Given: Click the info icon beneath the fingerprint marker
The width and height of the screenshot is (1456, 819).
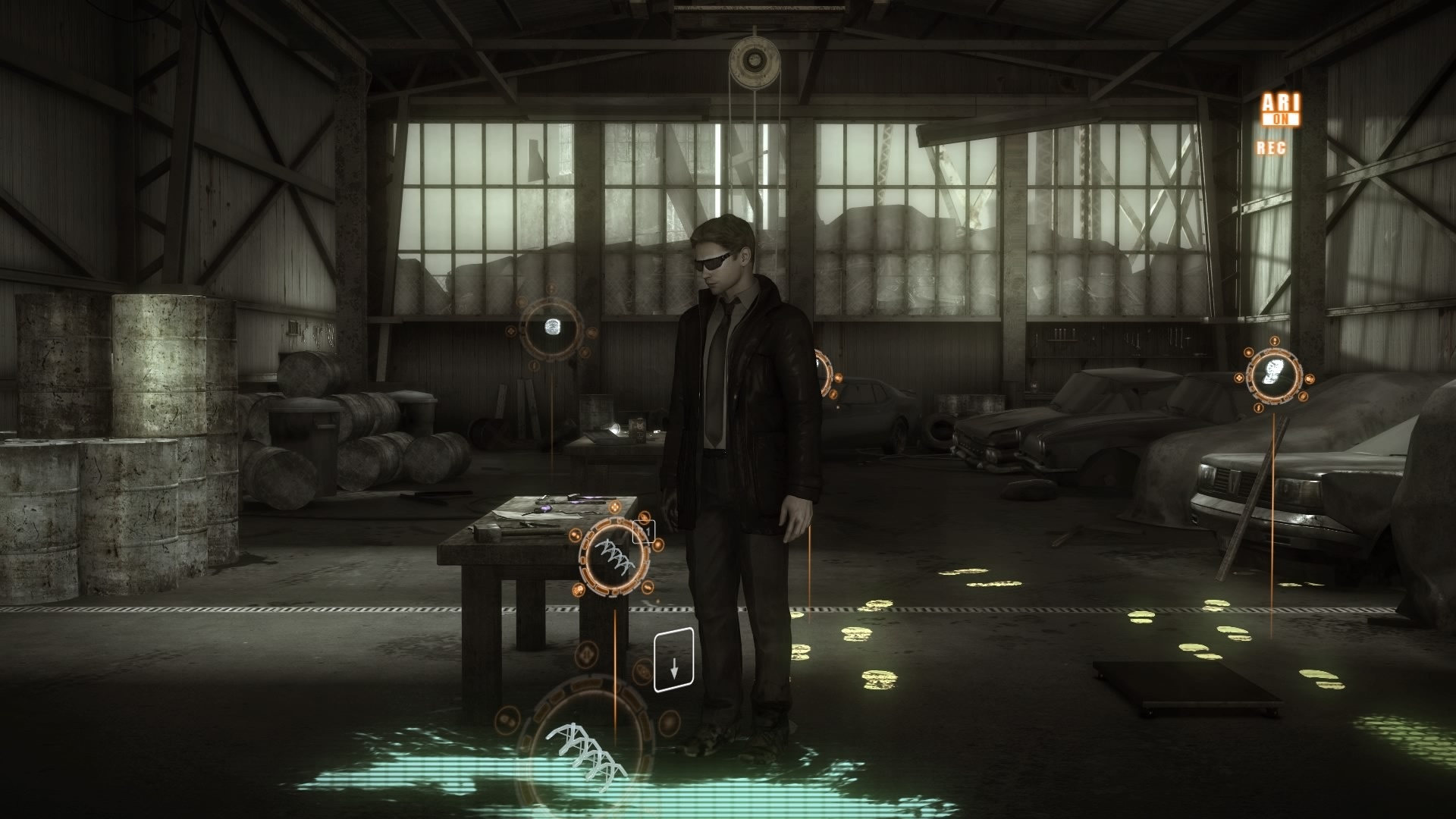Looking at the screenshot, I should [535, 366].
